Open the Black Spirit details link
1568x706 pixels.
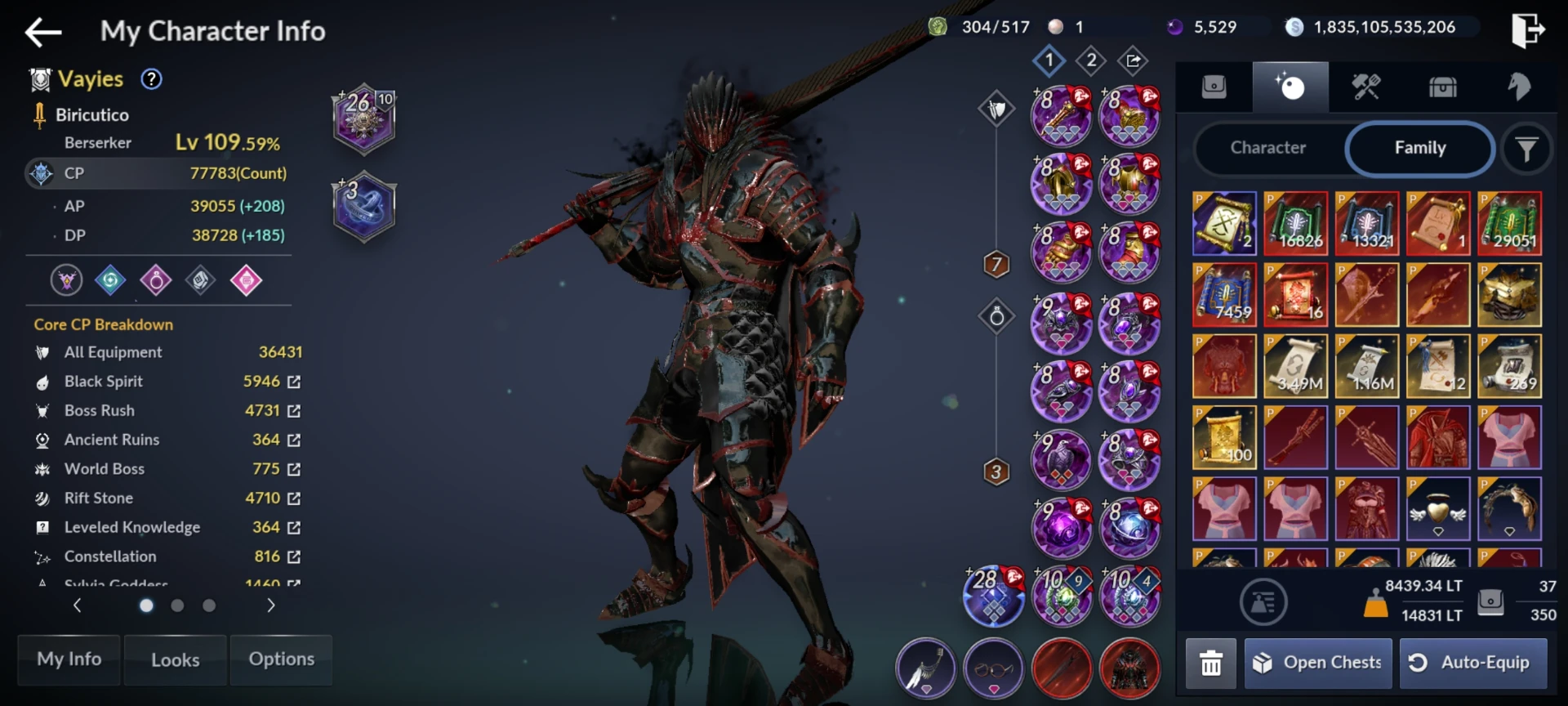tap(296, 382)
